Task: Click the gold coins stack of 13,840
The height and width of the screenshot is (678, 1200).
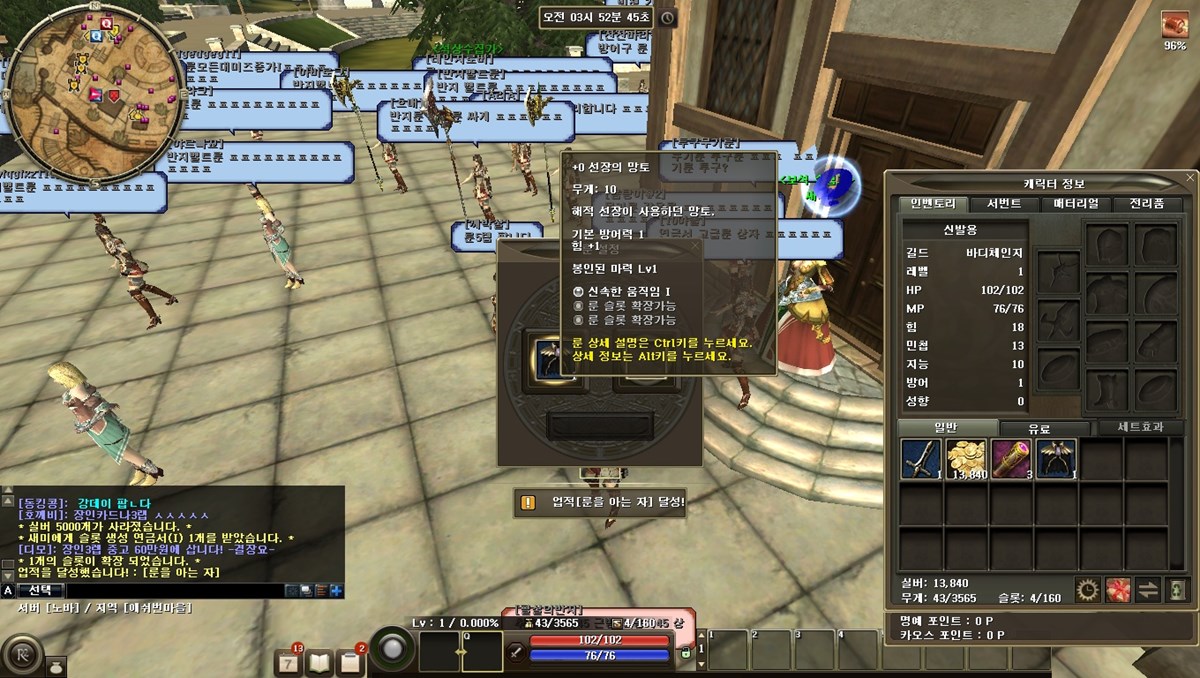Action: click(966, 460)
